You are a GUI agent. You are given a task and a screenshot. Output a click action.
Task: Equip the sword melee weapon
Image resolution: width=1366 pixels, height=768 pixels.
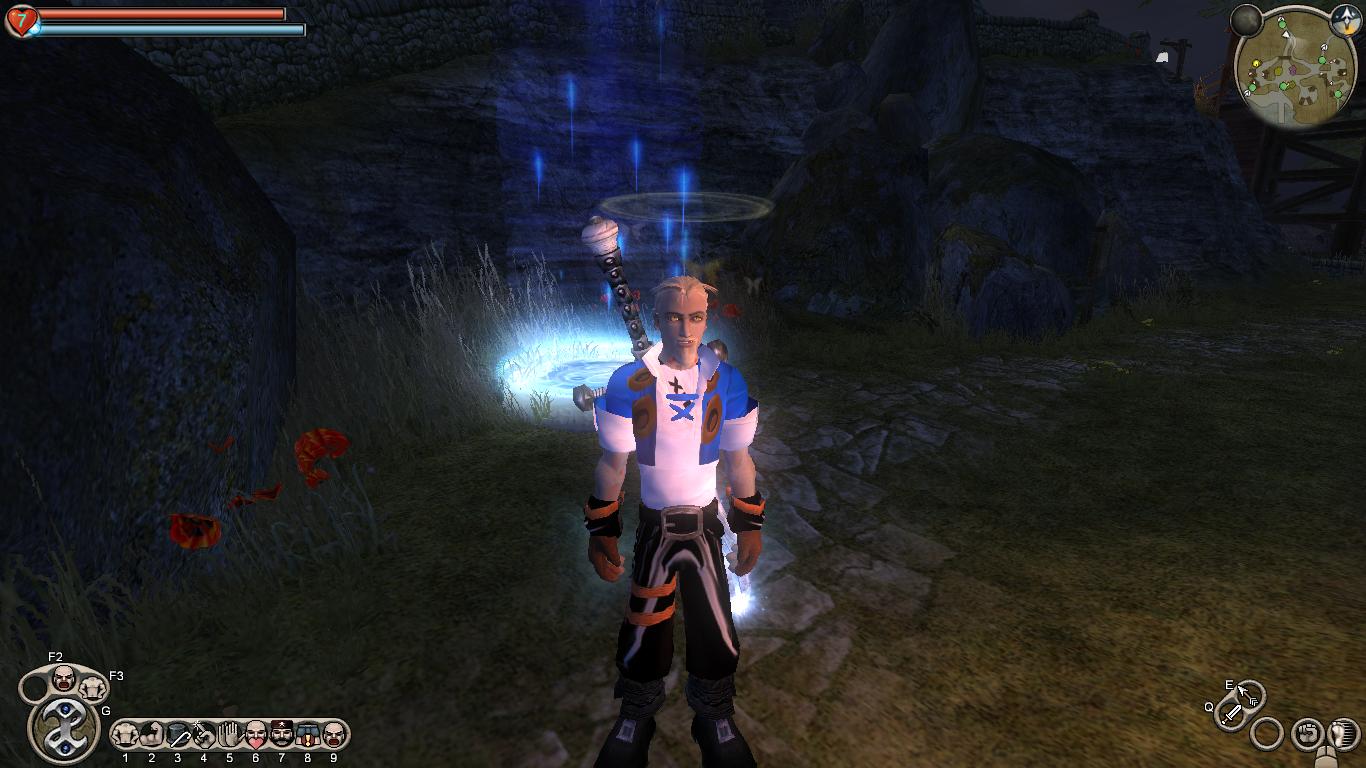(1232, 714)
